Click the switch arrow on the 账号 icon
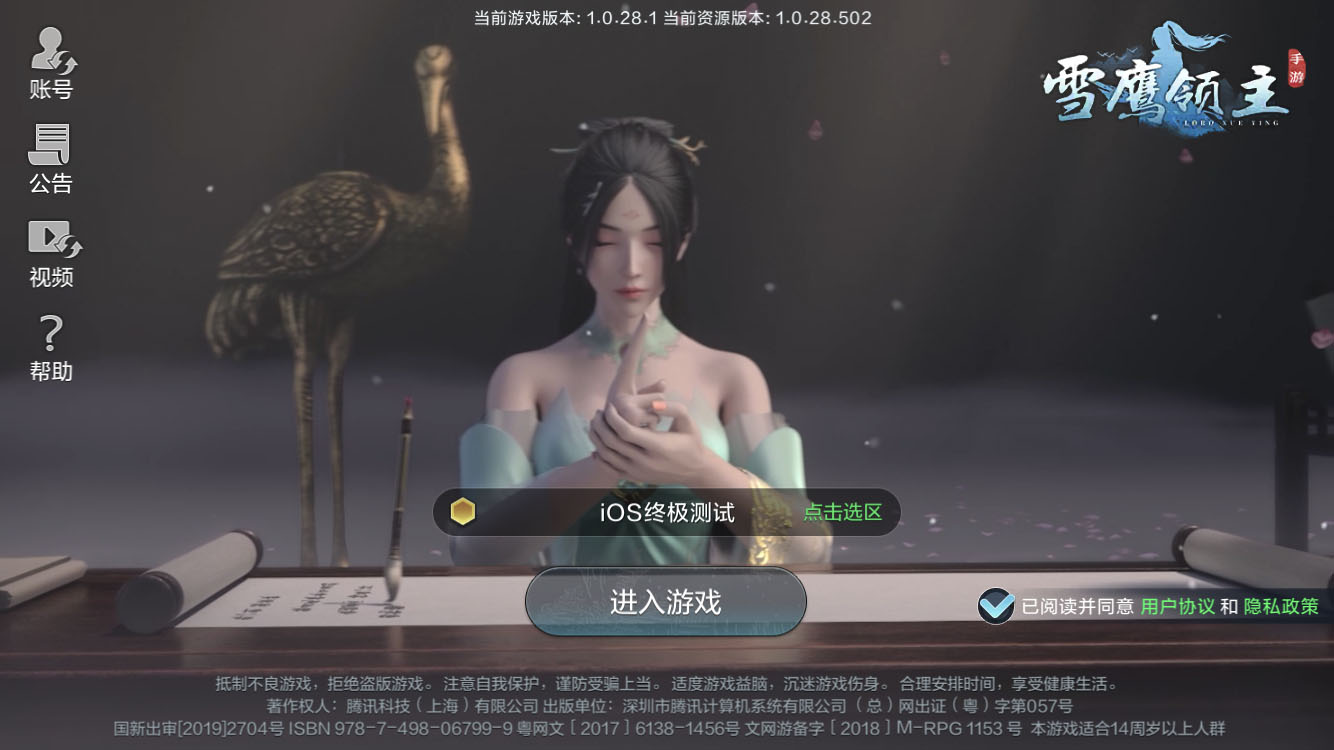Viewport: 1334px width, 750px height. [65, 62]
